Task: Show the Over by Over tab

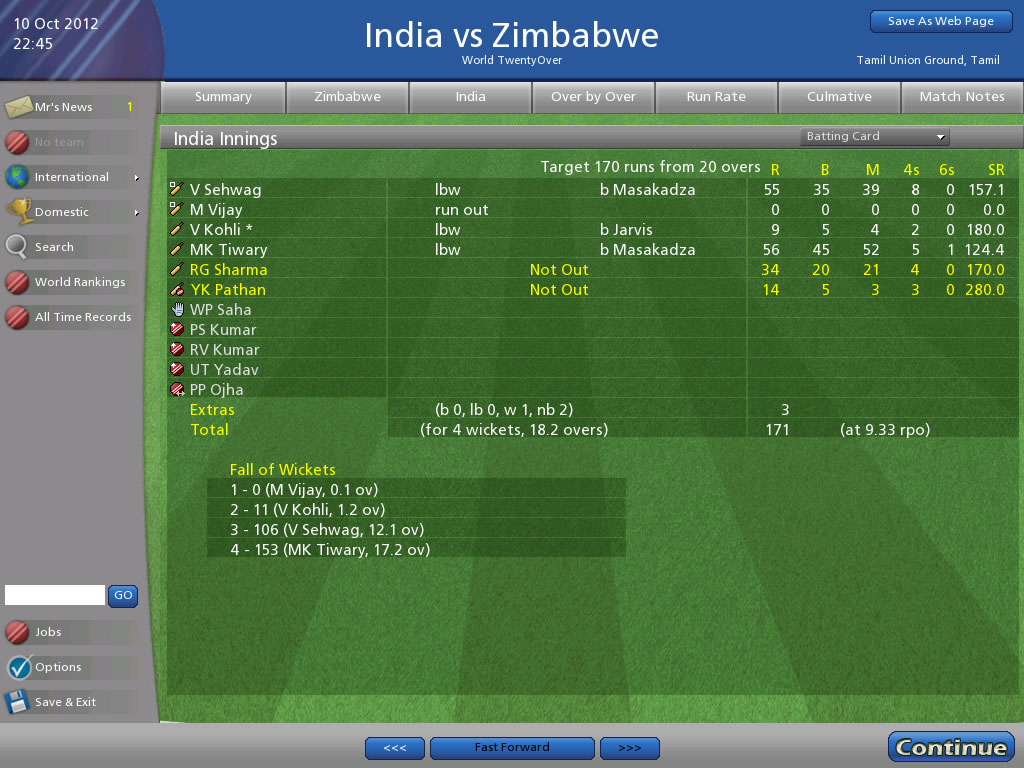Action: 593,97
